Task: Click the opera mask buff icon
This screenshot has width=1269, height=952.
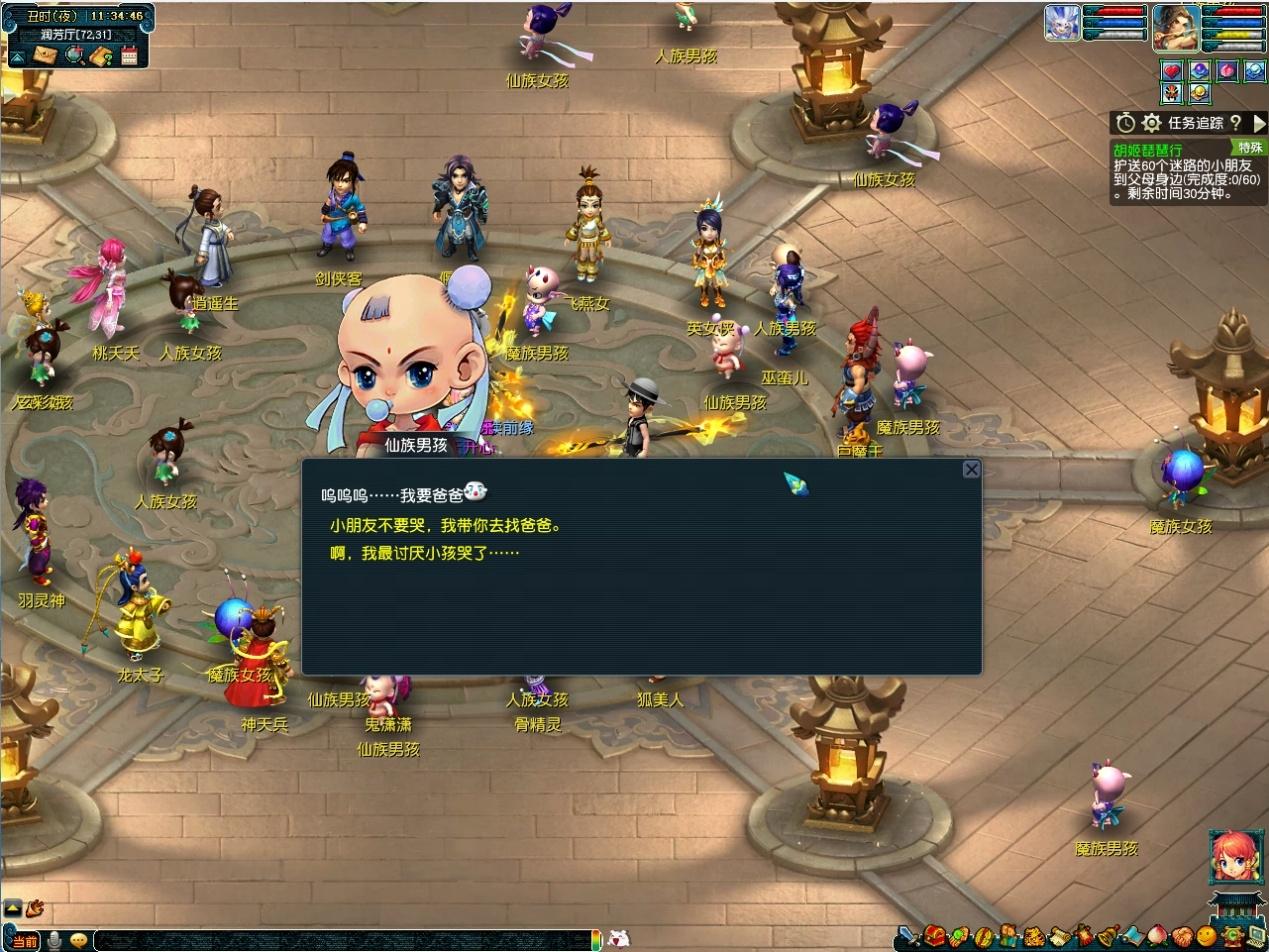Action: [x=1172, y=93]
